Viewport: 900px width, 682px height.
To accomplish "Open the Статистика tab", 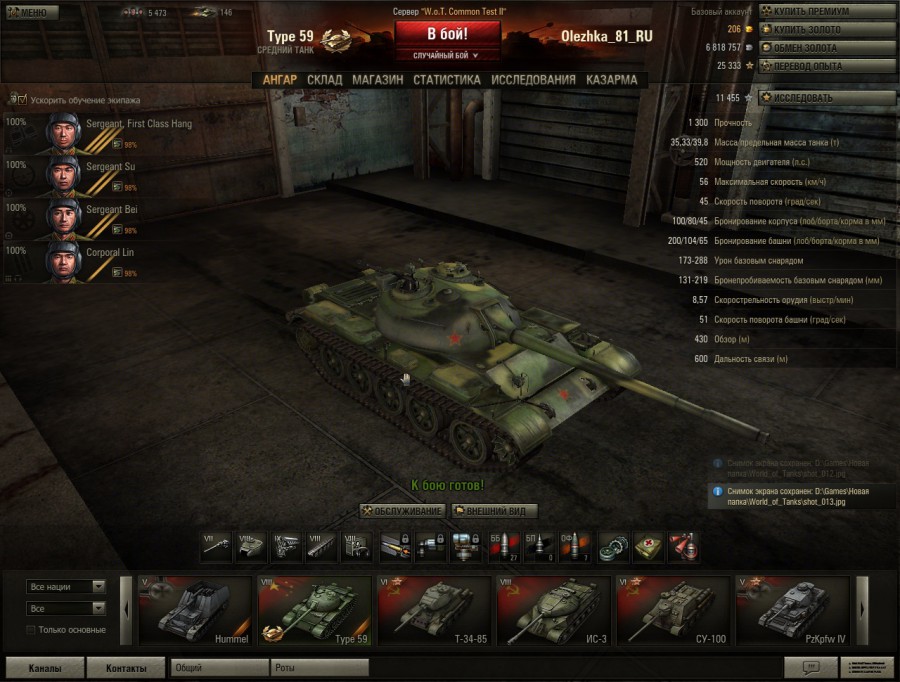I will (446, 80).
